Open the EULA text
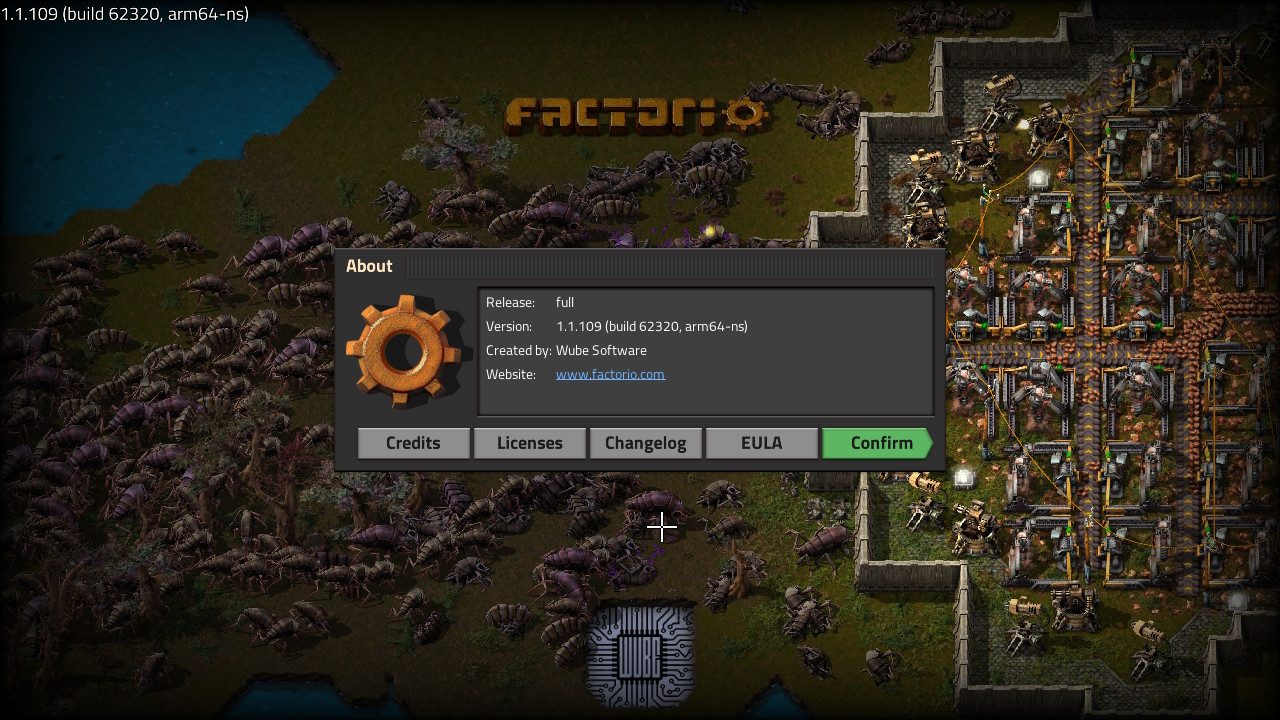This screenshot has width=1280, height=720. pyautogui.click(x=761, y=443)
